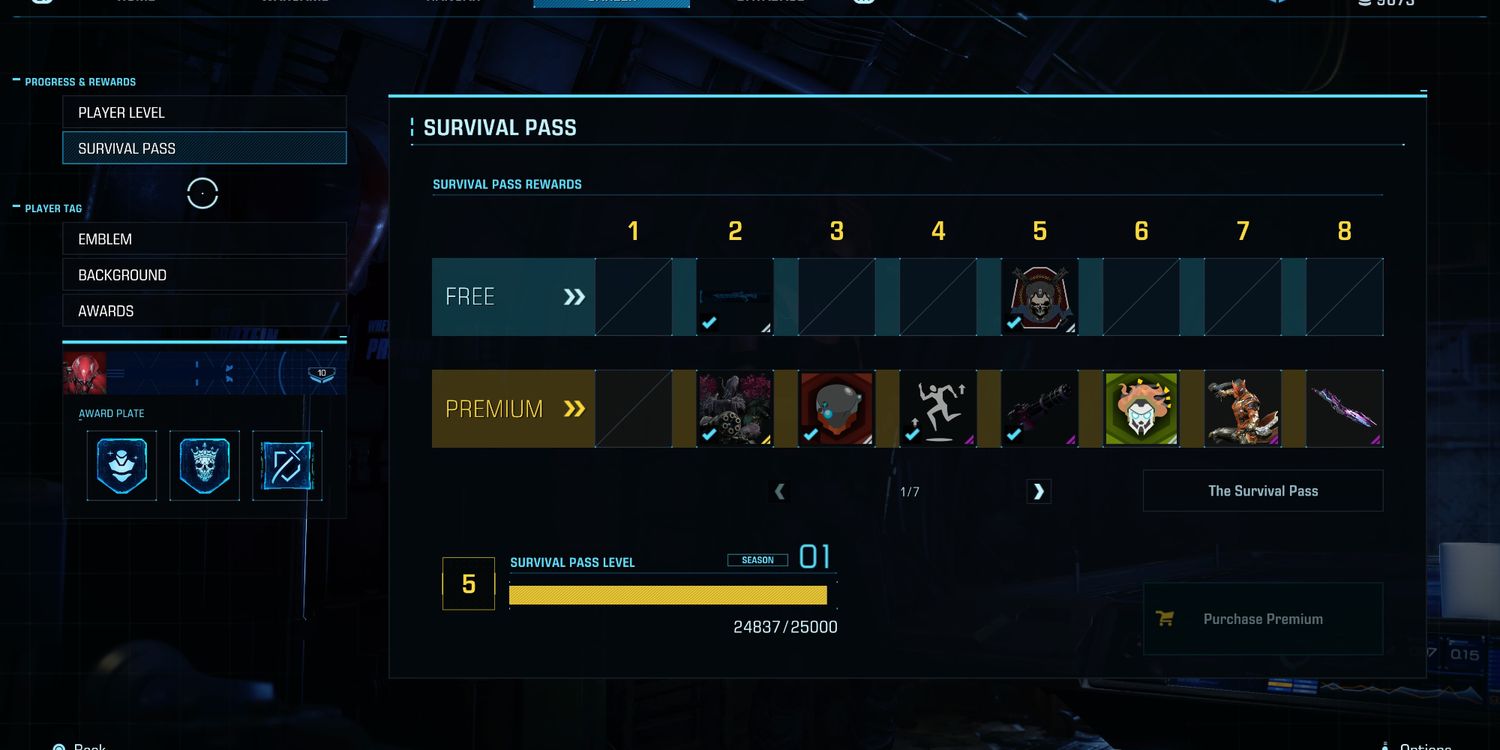Image resolution: width=1500 pixels, height=750 pixels.
Task: Go to the next rewards page
Action: coord(1039,491)
